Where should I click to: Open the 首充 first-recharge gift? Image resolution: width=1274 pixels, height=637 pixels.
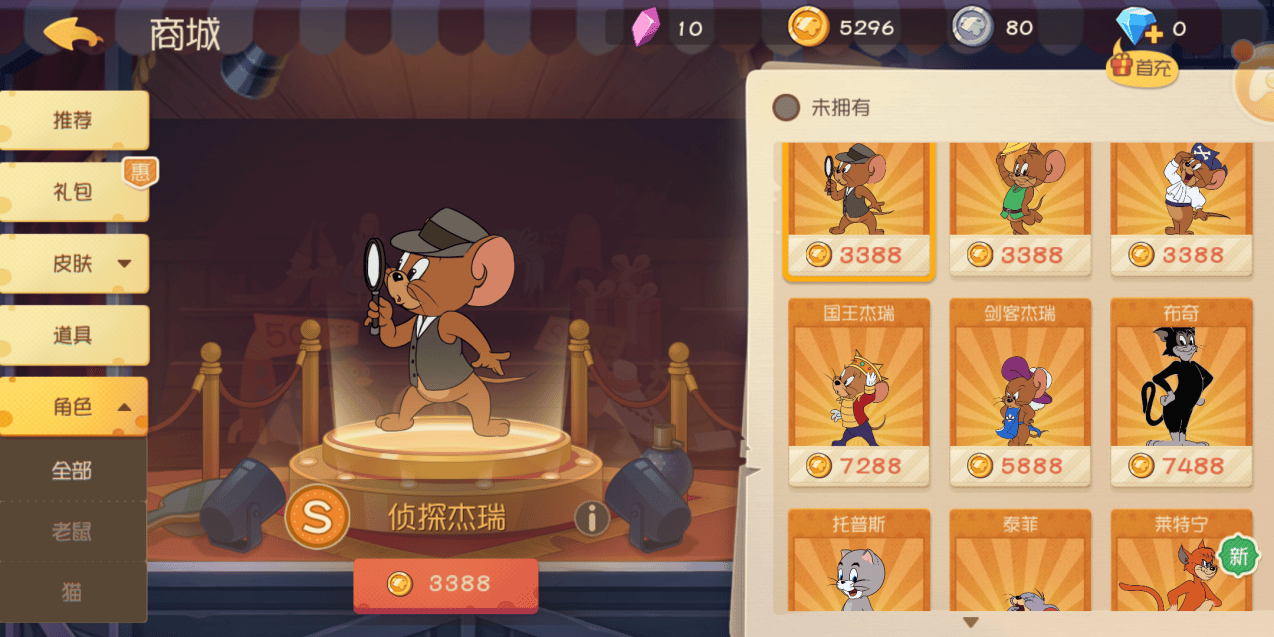point(1141,66)
